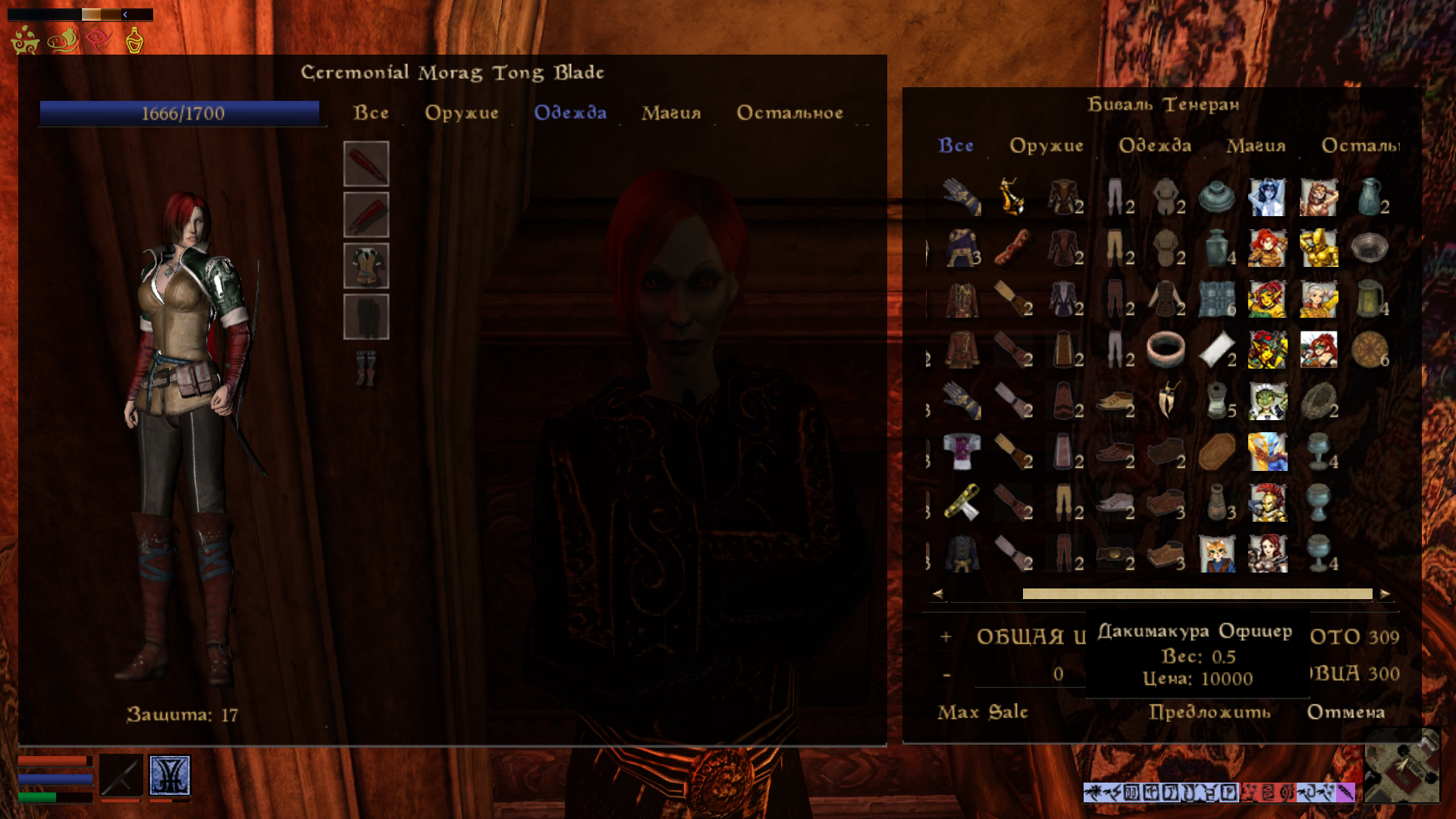The height and width of the screenshot is (819, 1456).
Task: Click the Предложить offer button
Action: point(1210,712)
